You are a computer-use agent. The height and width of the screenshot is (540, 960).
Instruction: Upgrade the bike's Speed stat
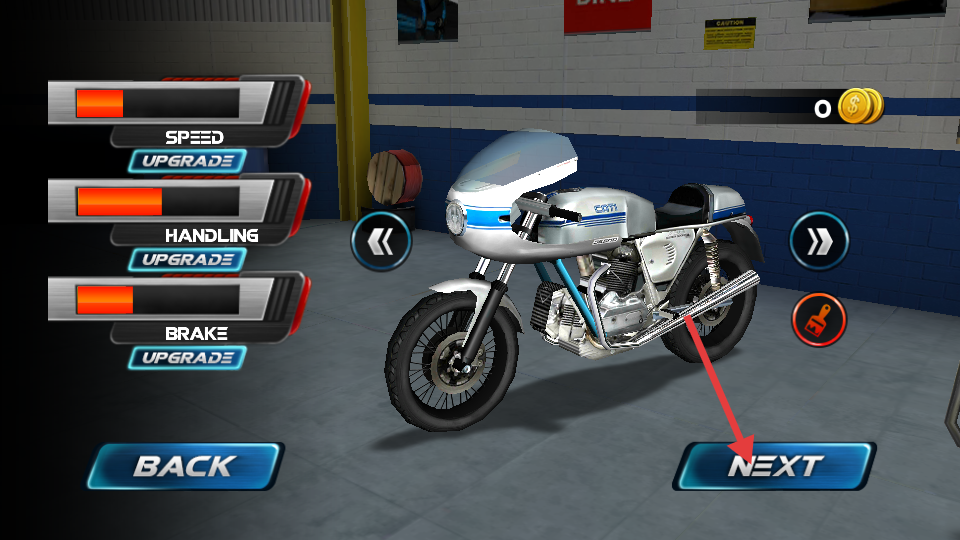(187, 160)
